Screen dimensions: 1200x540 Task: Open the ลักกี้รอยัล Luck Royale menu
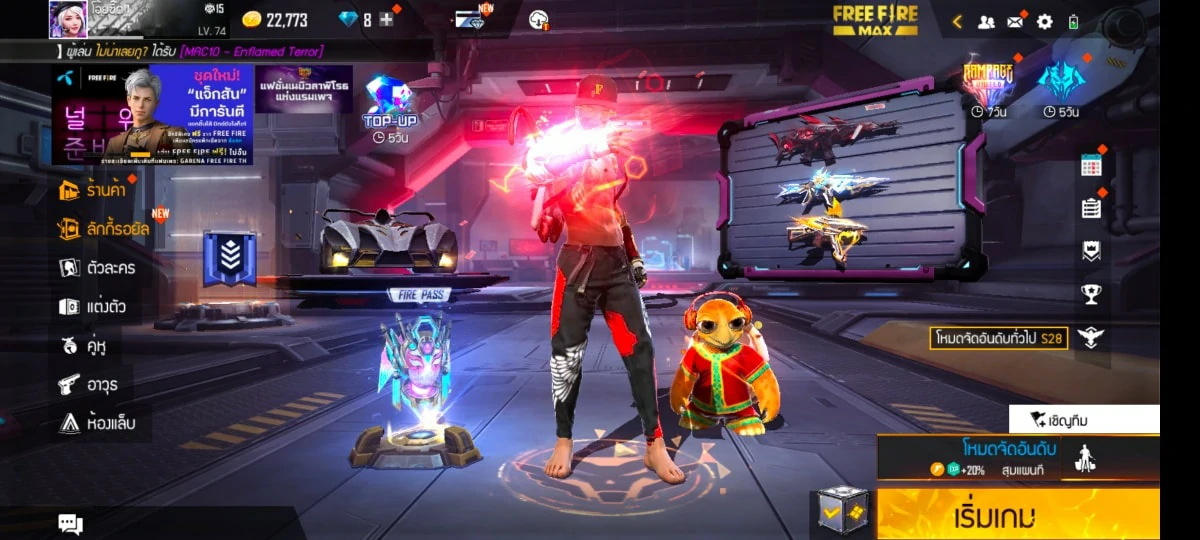[104, 229]
